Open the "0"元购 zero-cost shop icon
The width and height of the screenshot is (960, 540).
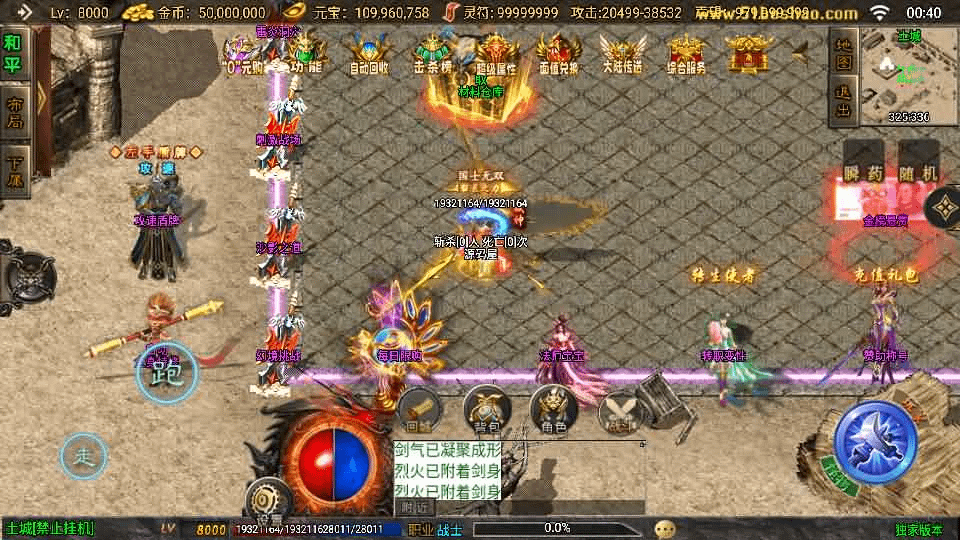click(x=243, y=53)
